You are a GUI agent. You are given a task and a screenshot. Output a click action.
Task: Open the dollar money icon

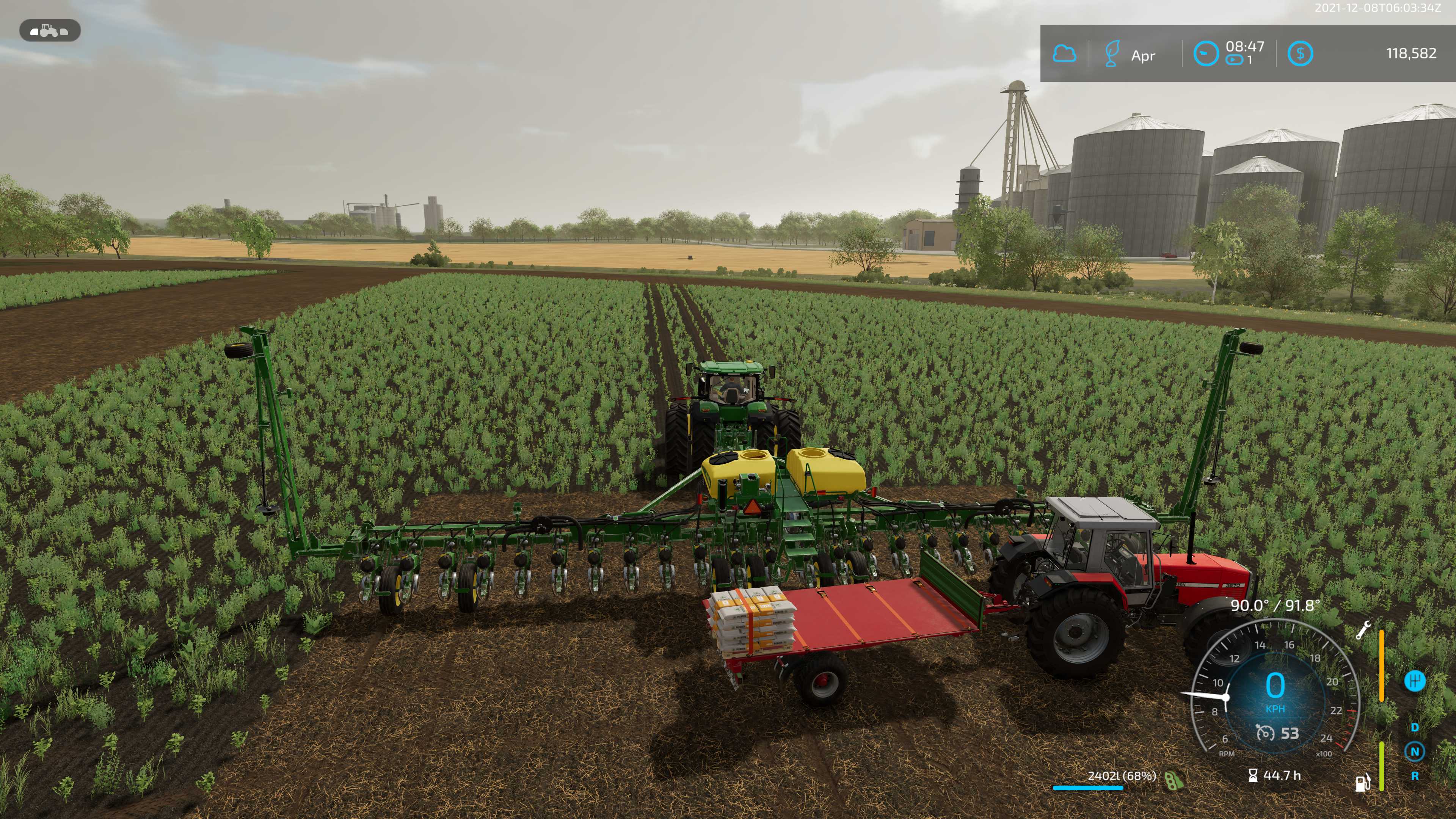tap(1299, 54)
